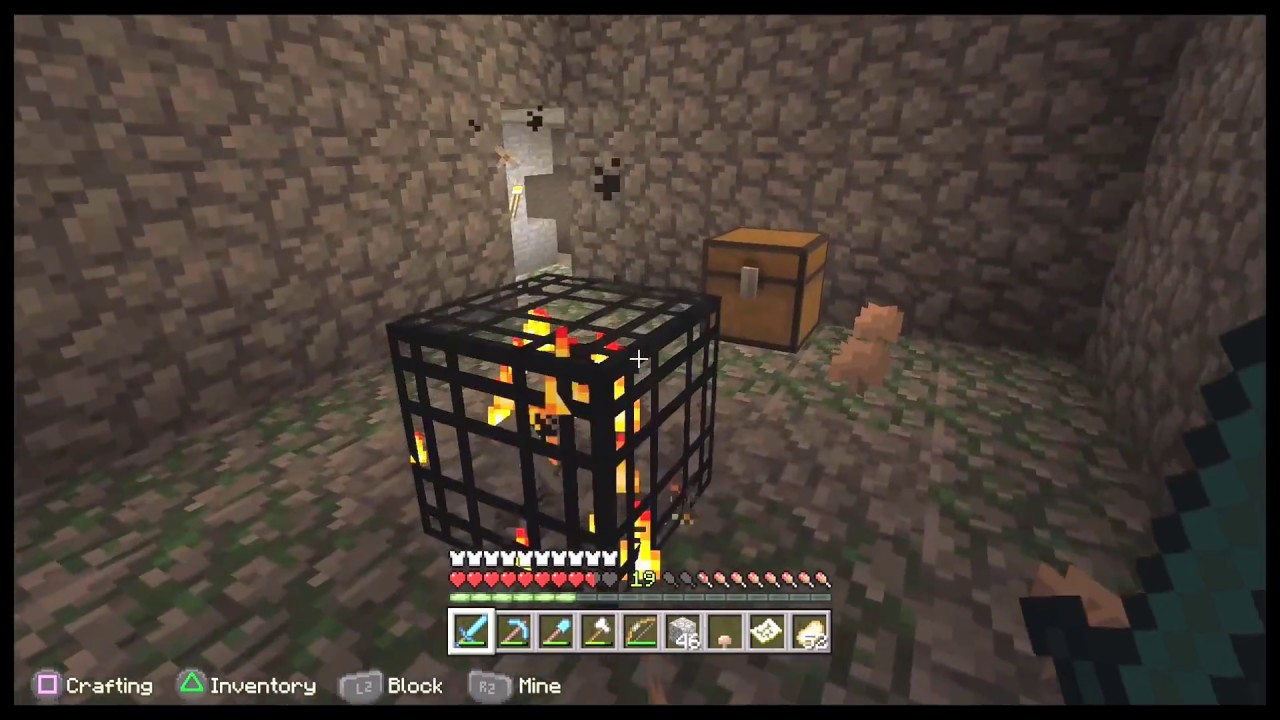1280x720 pixels.
Task: Select the diamond pickaxe in the hotbar
Action: [514, 632]
